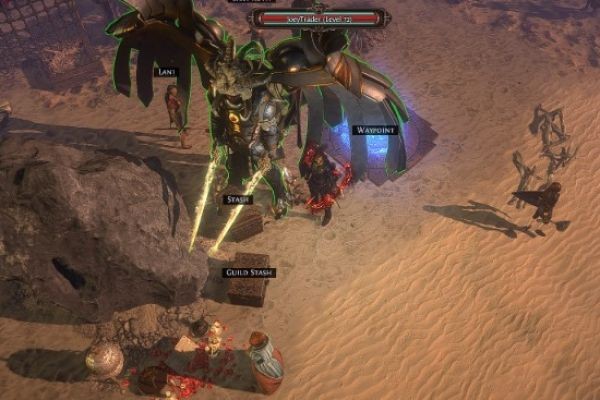Open the Stash label

(x=237, y=199)
